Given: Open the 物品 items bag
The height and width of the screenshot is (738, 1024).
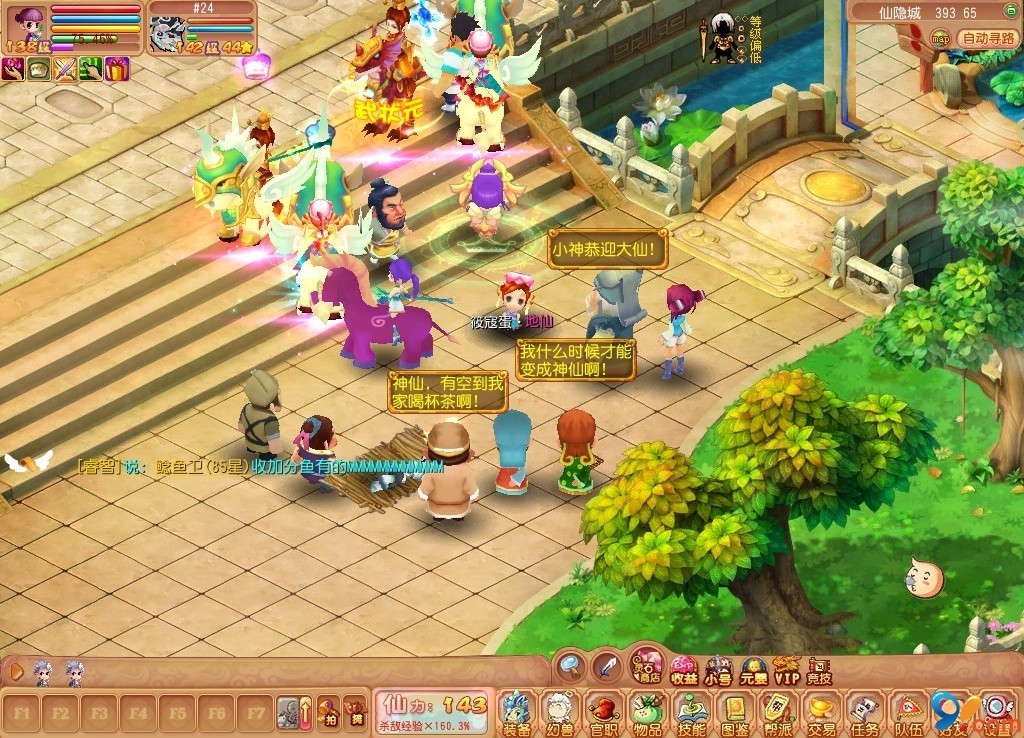Looking at the screenshot, I should (x=647, y=712).
